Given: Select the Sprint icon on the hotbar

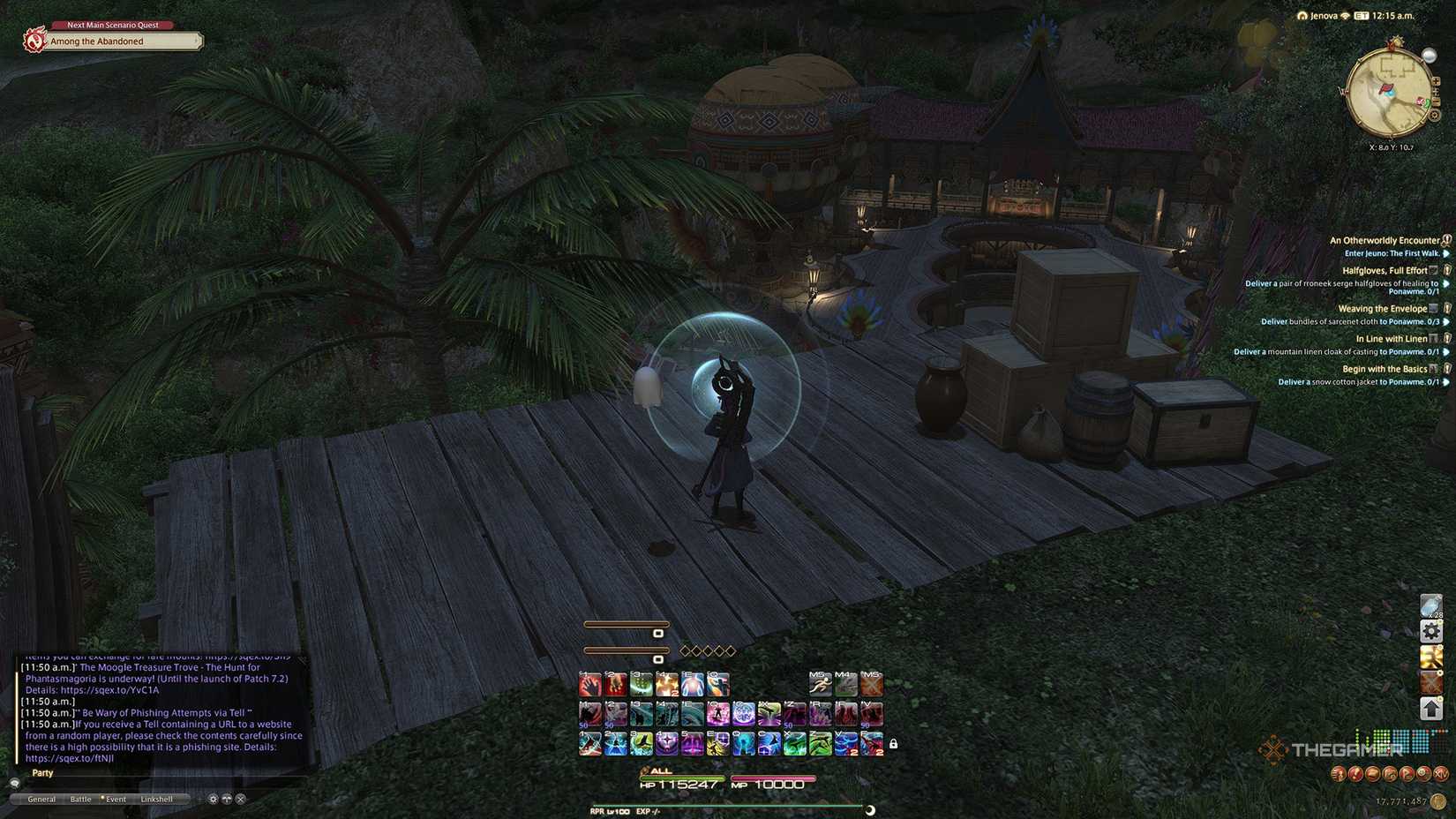Looking at the screenshot, I should point(821,684).
